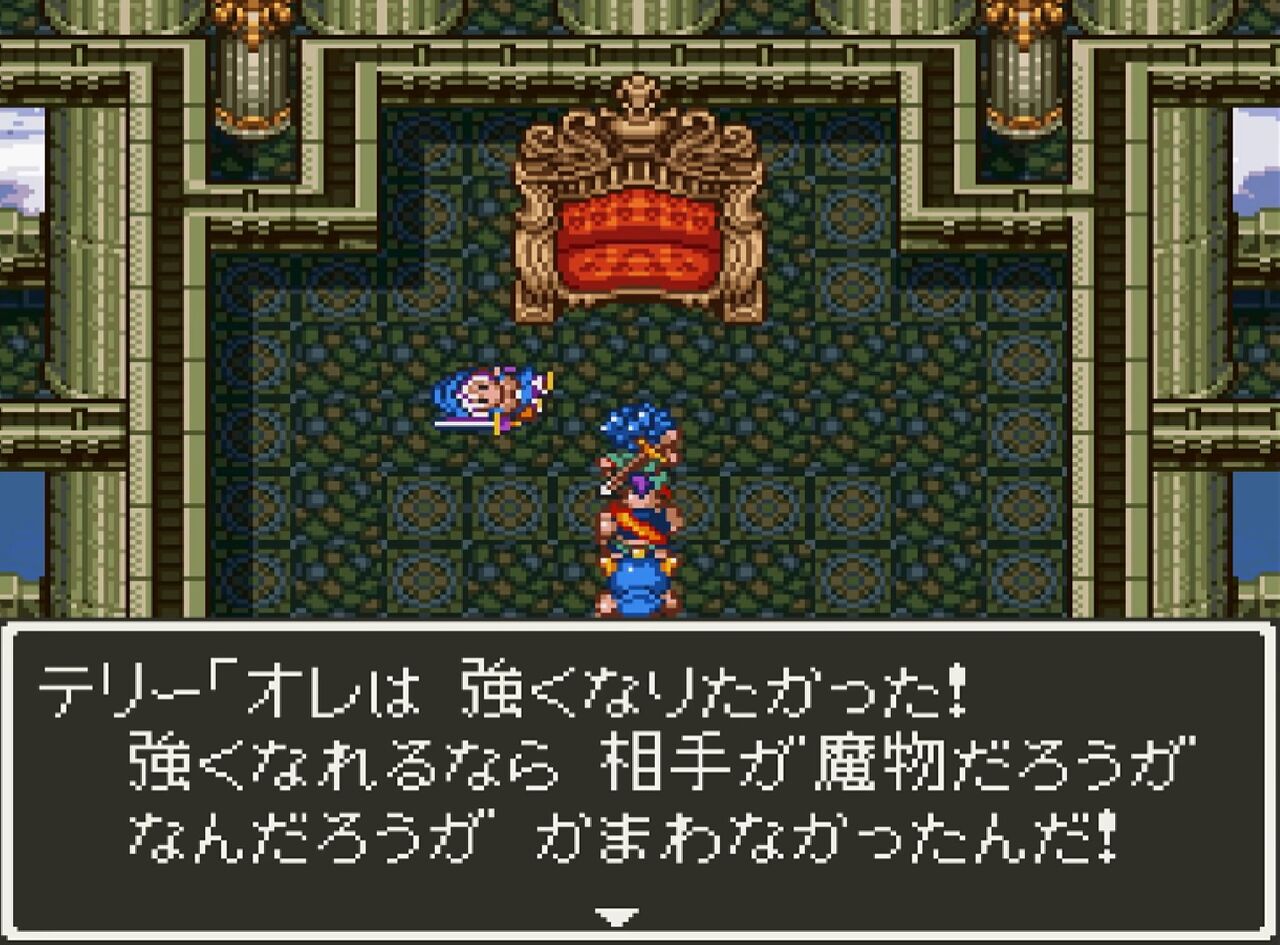Click the sleeping purple-caped knight sprite

495,395
